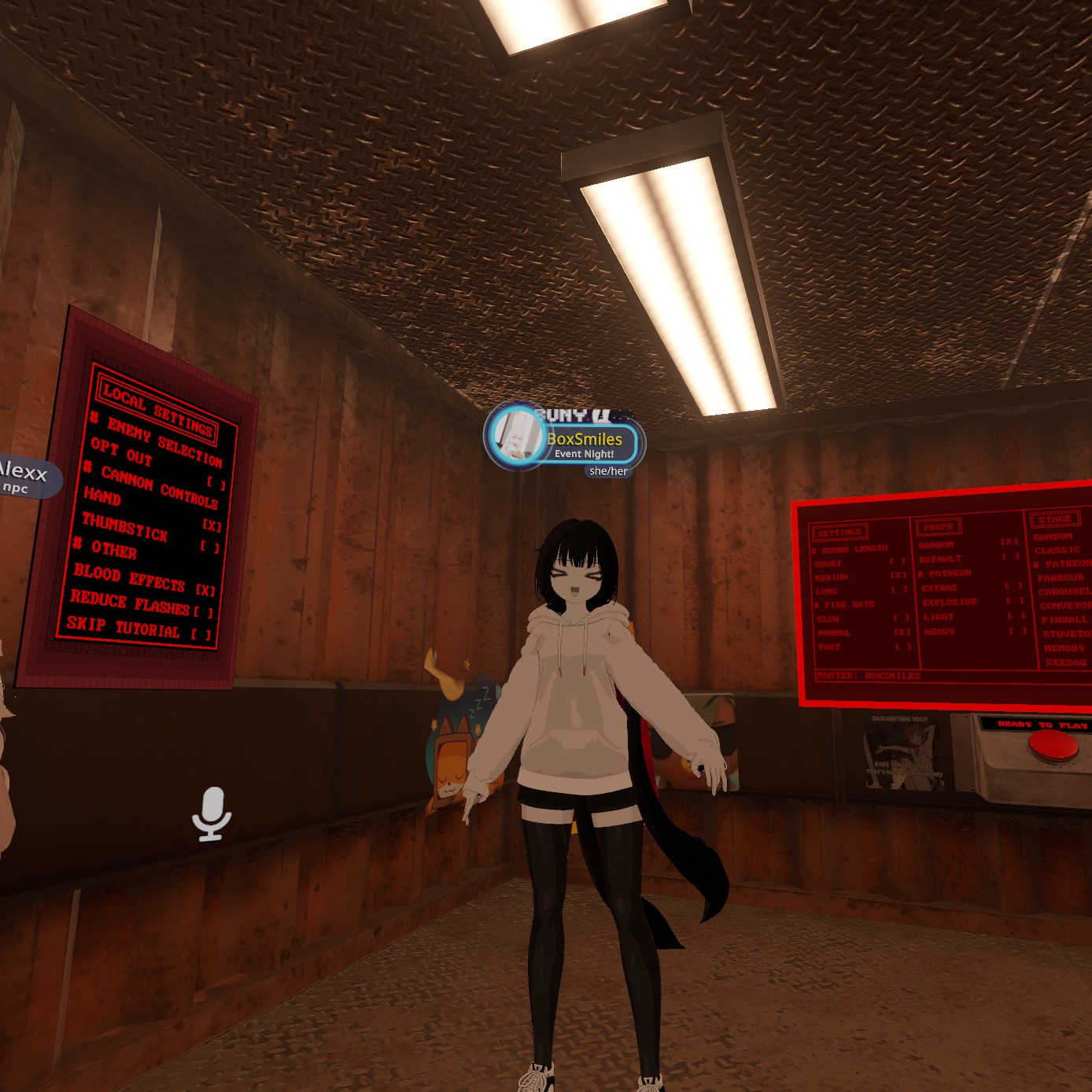Select Hand cannon controls
This screenshot has height=1092, width=1092.
(212, 525)
